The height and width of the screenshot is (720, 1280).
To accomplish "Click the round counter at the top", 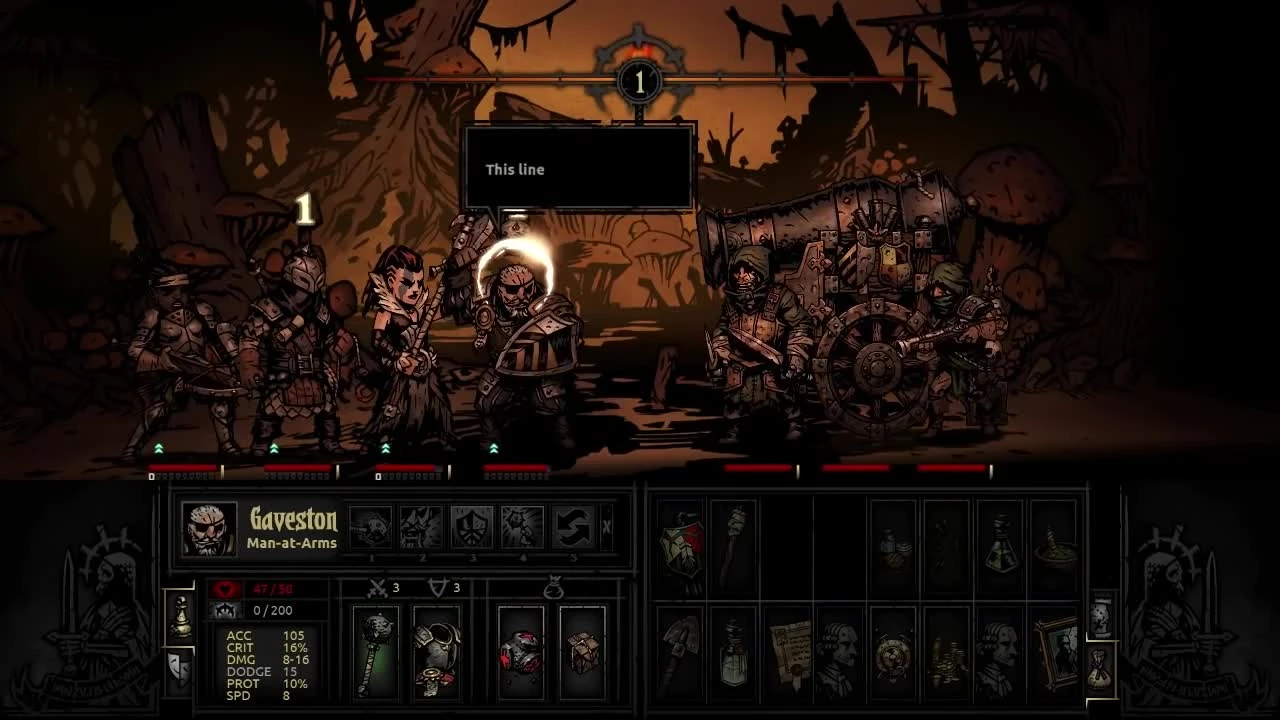I will tap(638, 80).
